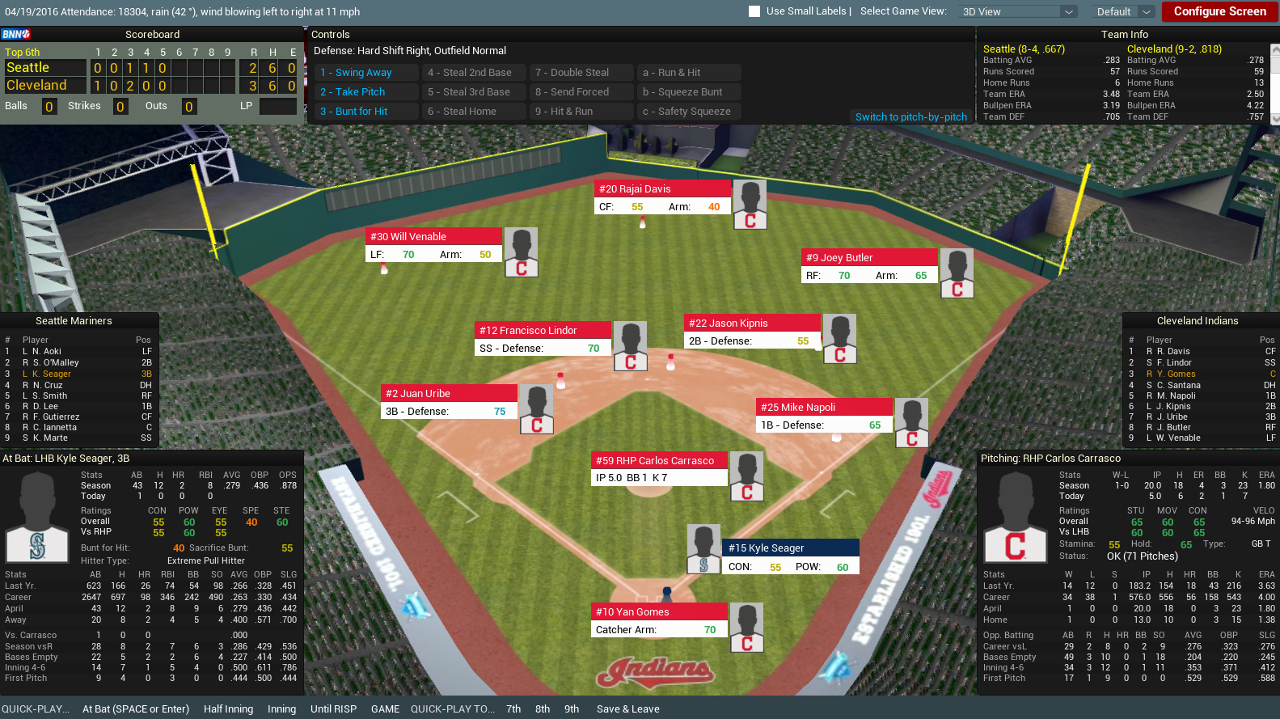Open the 3D View game view dropdown
This screenshot has width=1280, height=719.
tap(1017, 12)
